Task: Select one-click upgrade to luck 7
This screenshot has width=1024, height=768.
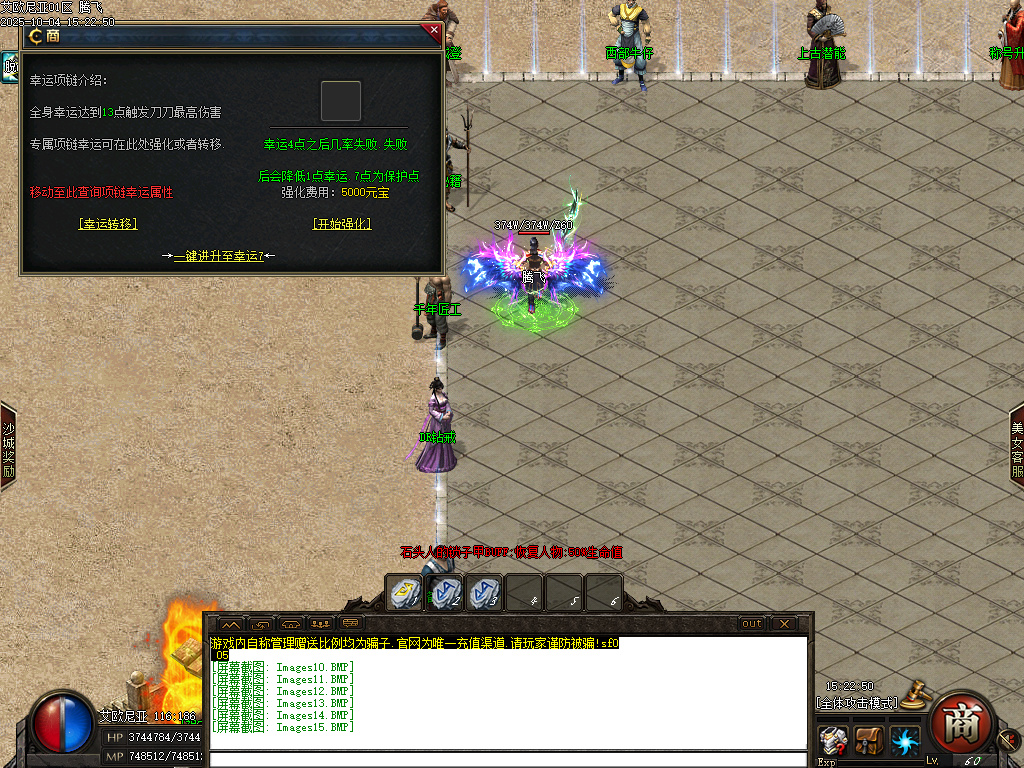Action: pos(219,256)
